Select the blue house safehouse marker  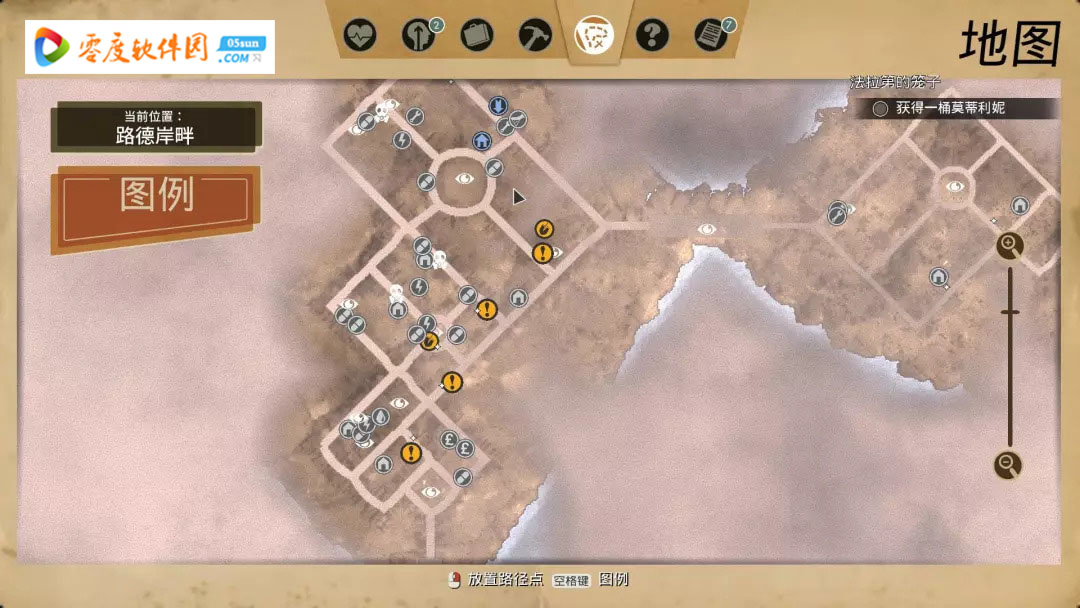point(481,141)
